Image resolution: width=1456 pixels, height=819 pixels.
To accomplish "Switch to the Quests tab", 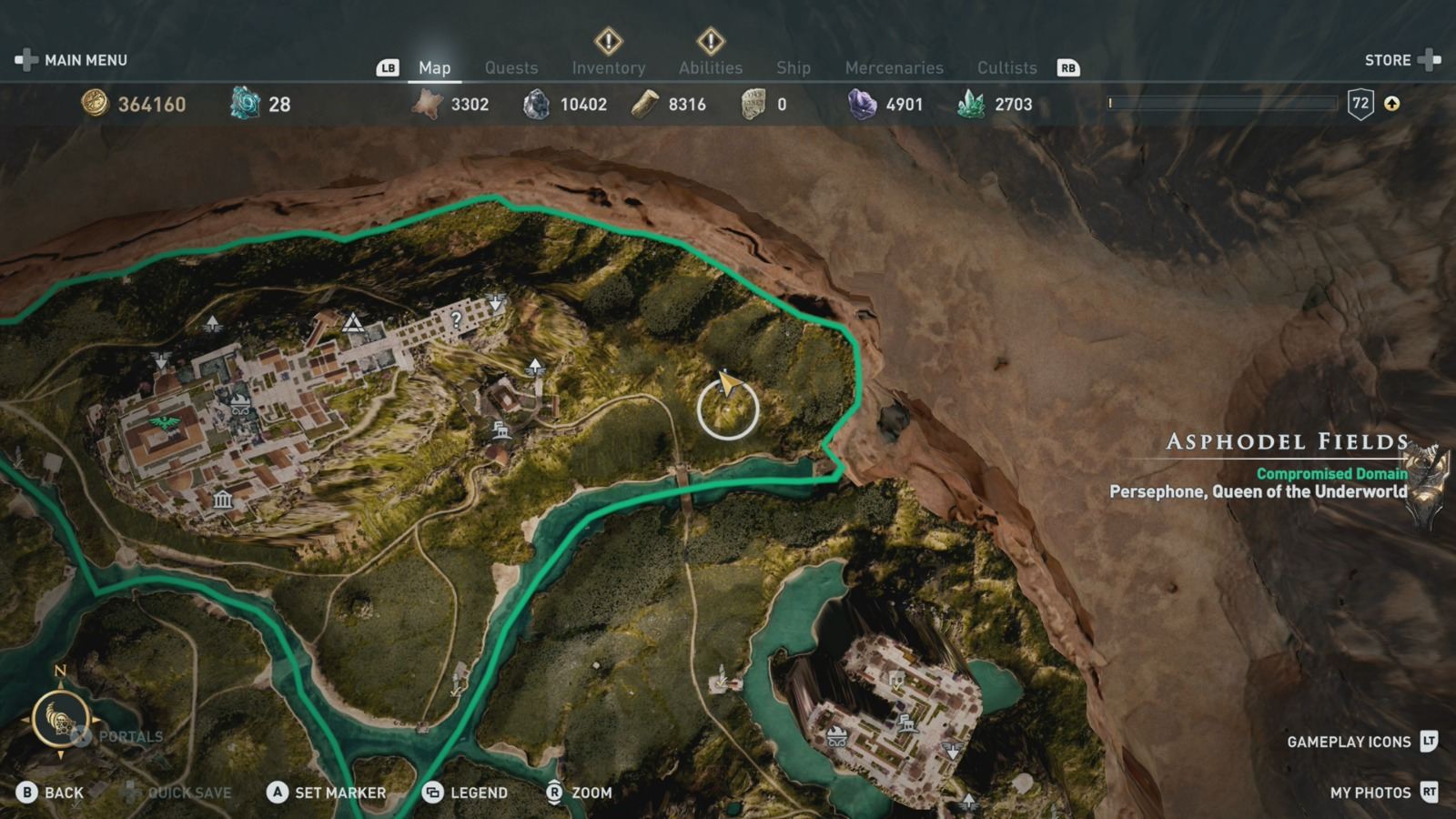I will pos(511,67).
